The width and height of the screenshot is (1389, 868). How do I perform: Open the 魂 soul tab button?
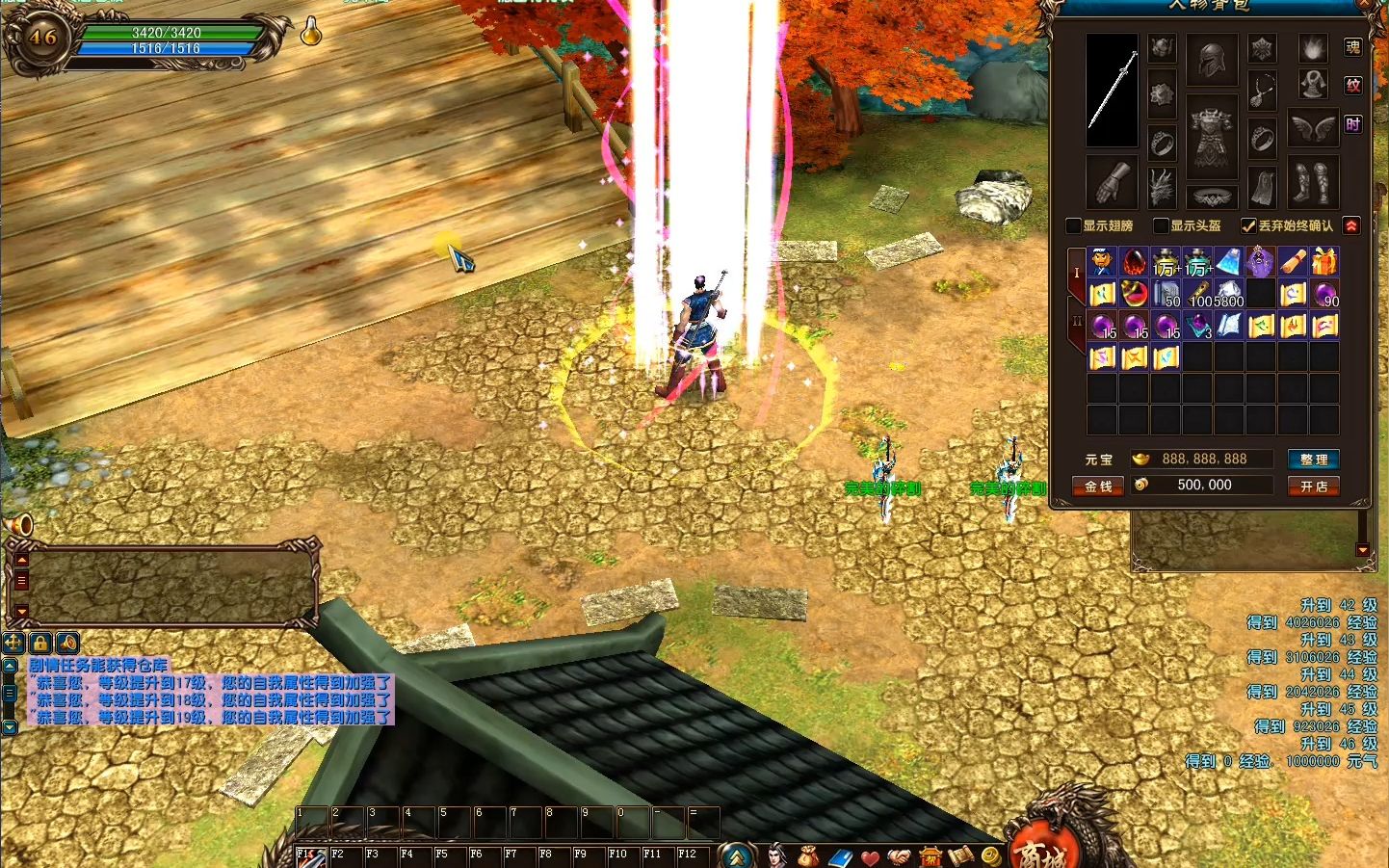(1352, 47)
